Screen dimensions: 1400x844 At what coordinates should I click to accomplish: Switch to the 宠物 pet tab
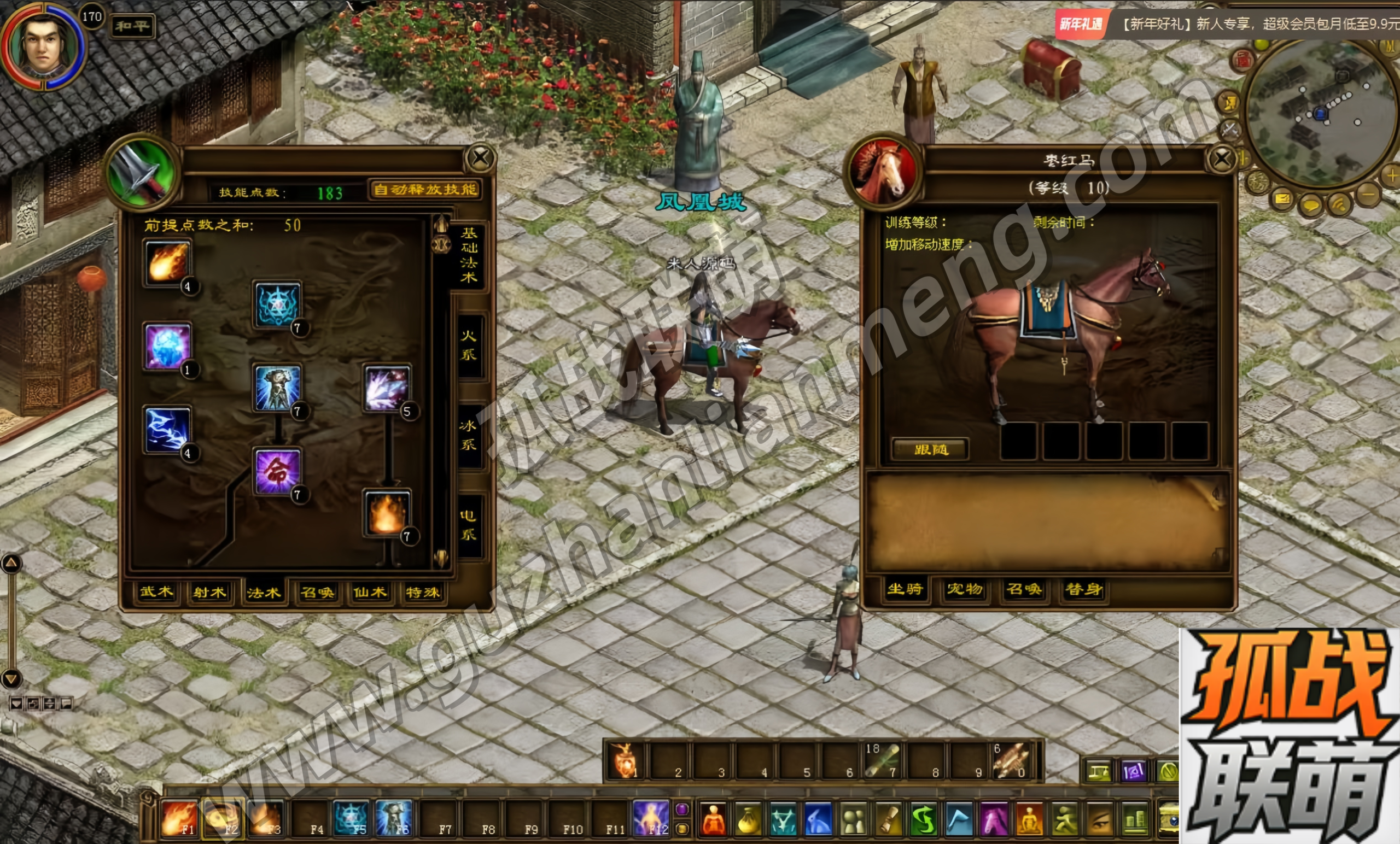point(964,589)
